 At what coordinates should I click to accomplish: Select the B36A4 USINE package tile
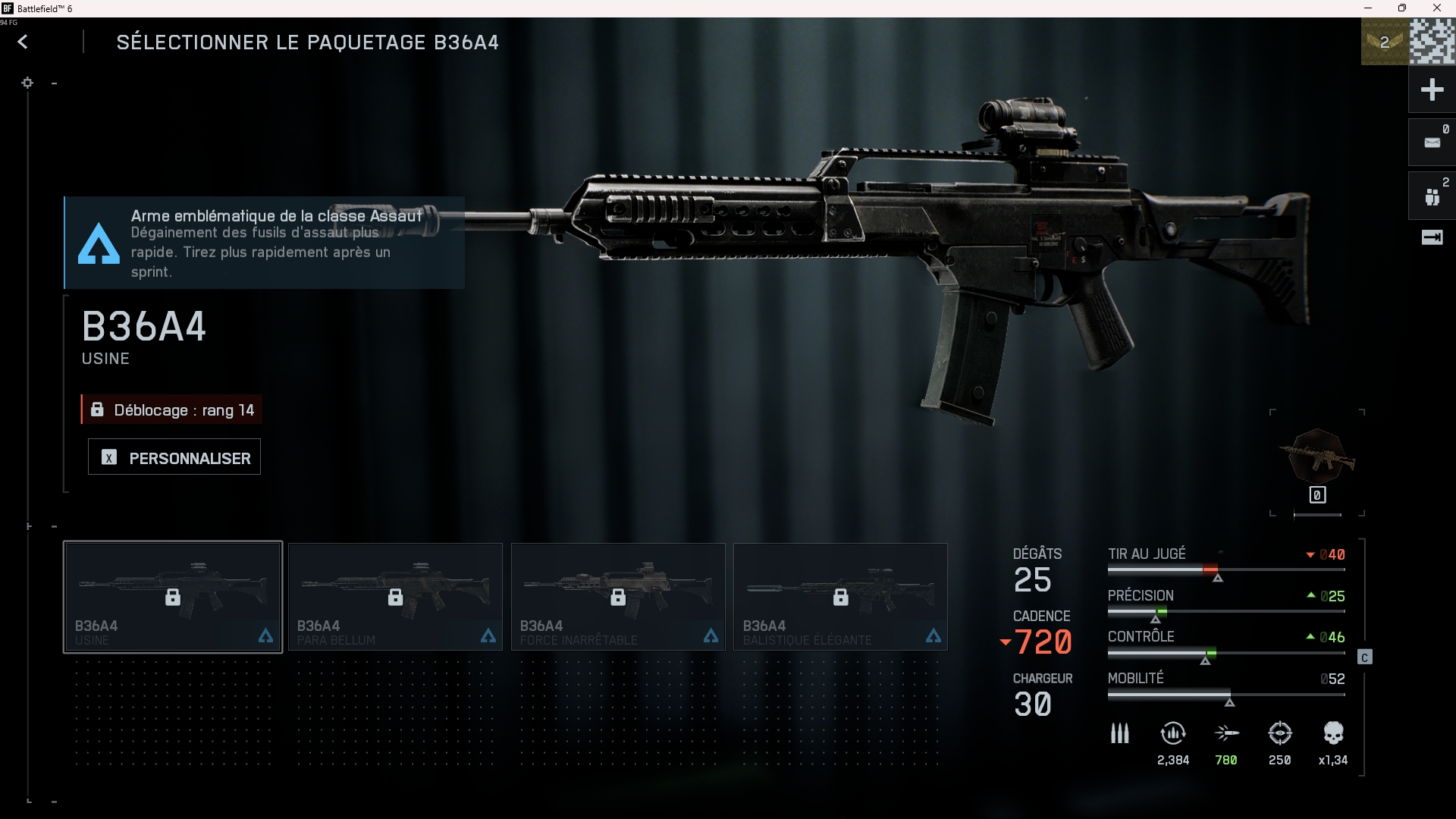click(x=173, y=597)
